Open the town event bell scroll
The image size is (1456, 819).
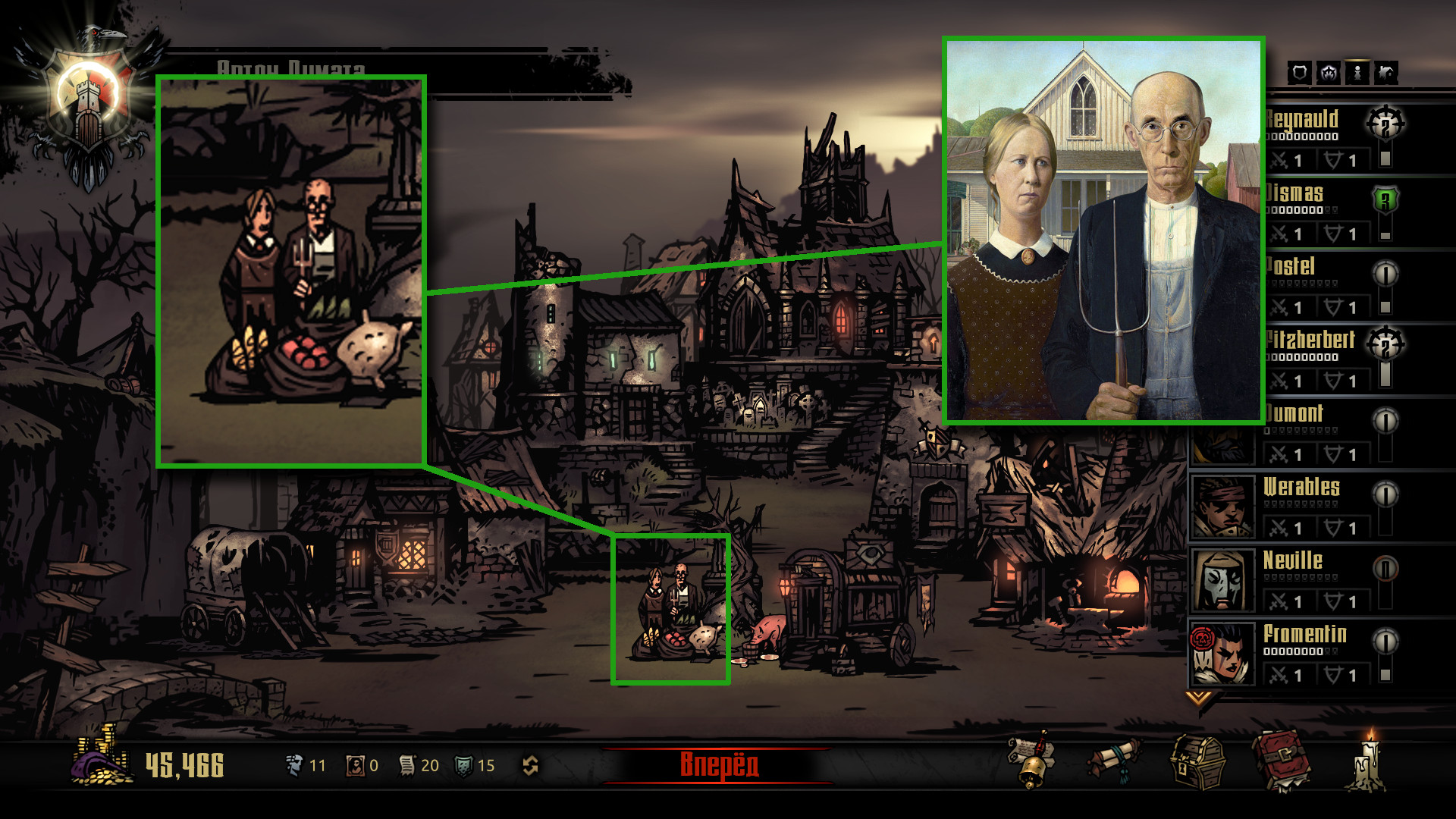(x=1031, y=761)
